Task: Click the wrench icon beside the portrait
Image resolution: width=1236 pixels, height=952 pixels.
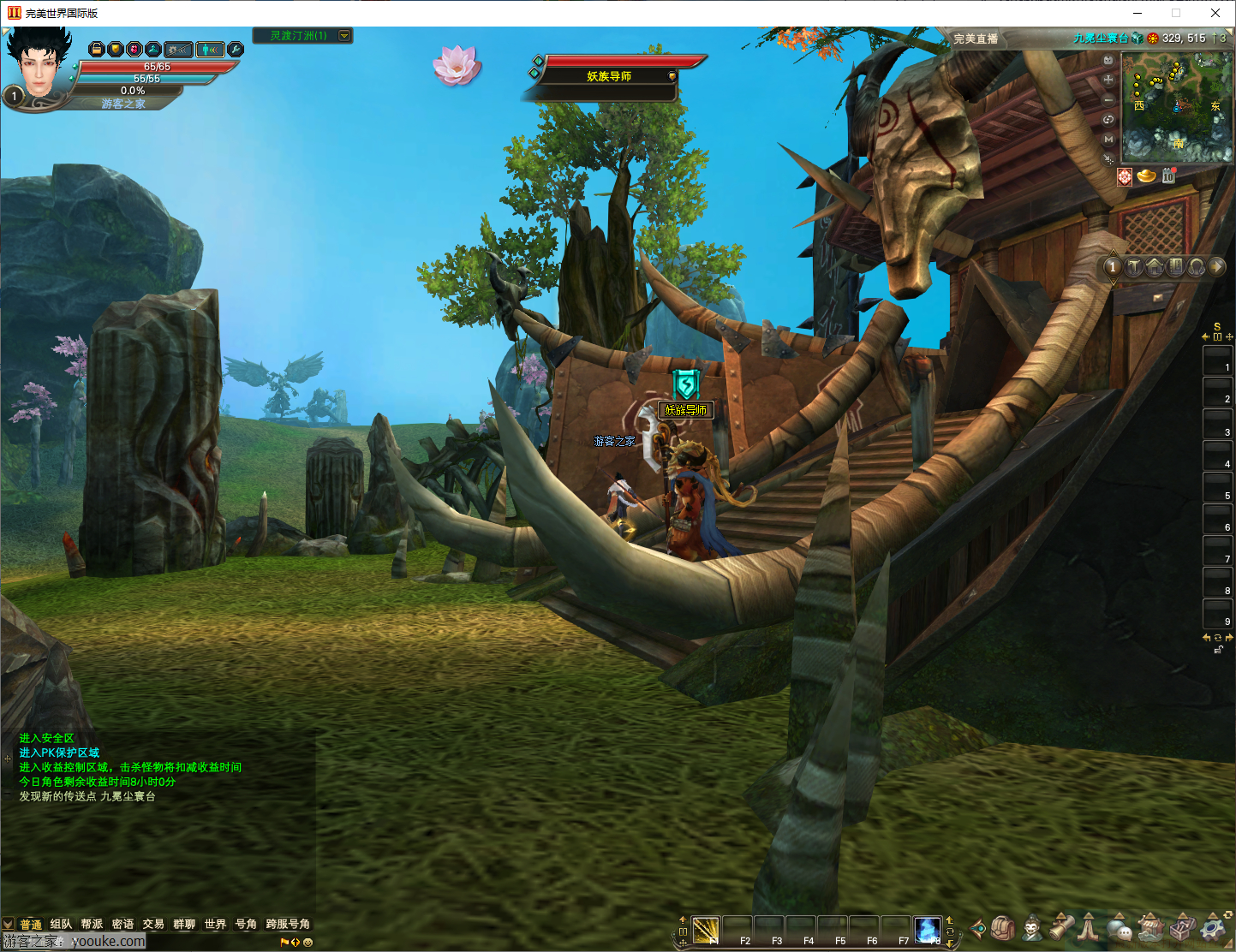Action: pos(235,50)
